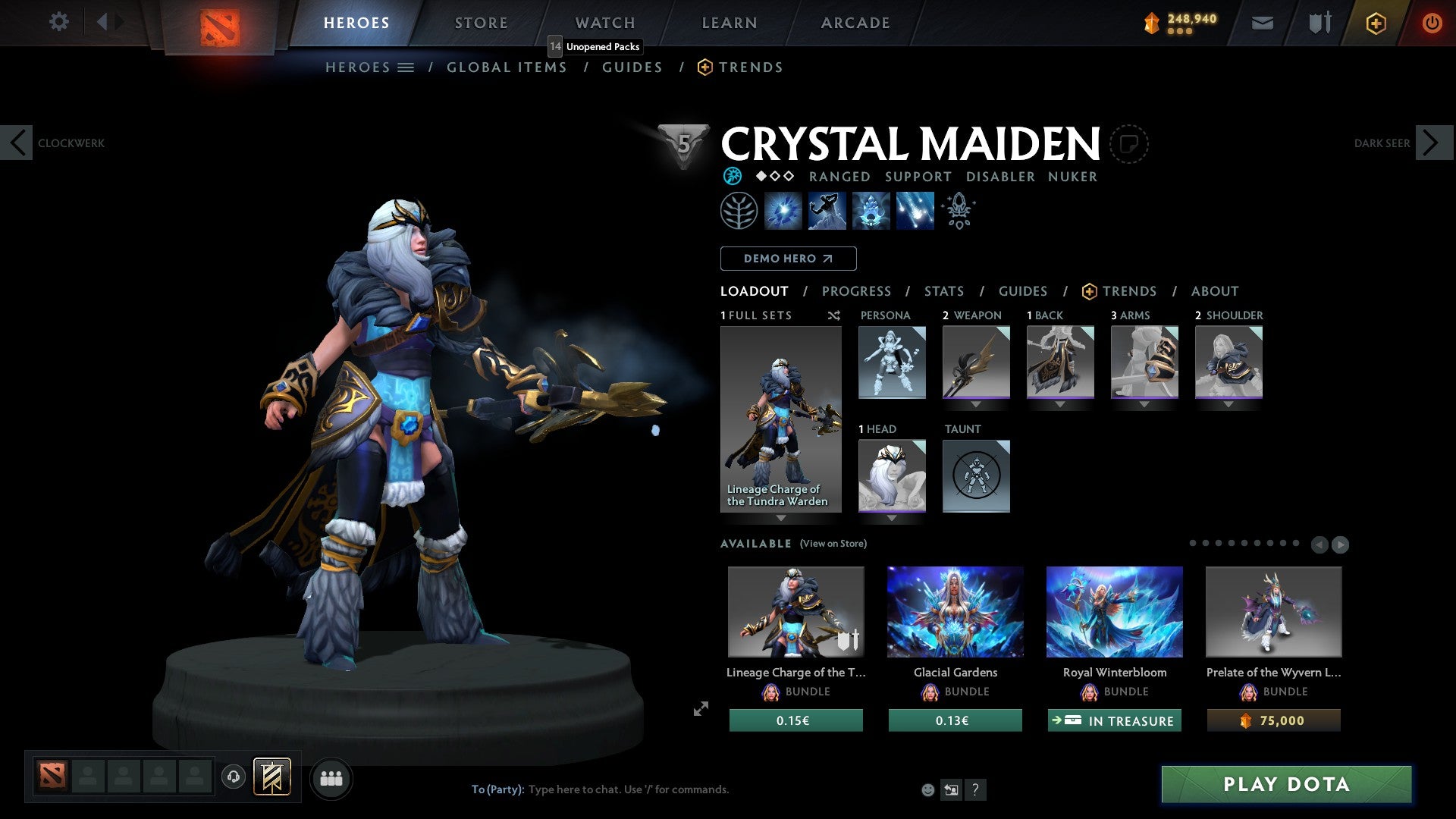This screenshot has height=819, width=1456.
Task: Toggle the friends list icon
Action: (331, 778)
